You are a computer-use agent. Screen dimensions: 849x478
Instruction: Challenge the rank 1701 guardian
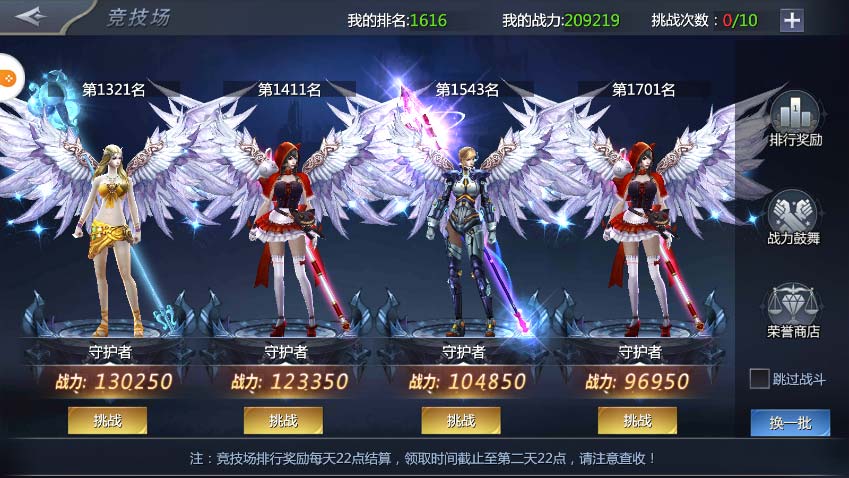[637, 420]
